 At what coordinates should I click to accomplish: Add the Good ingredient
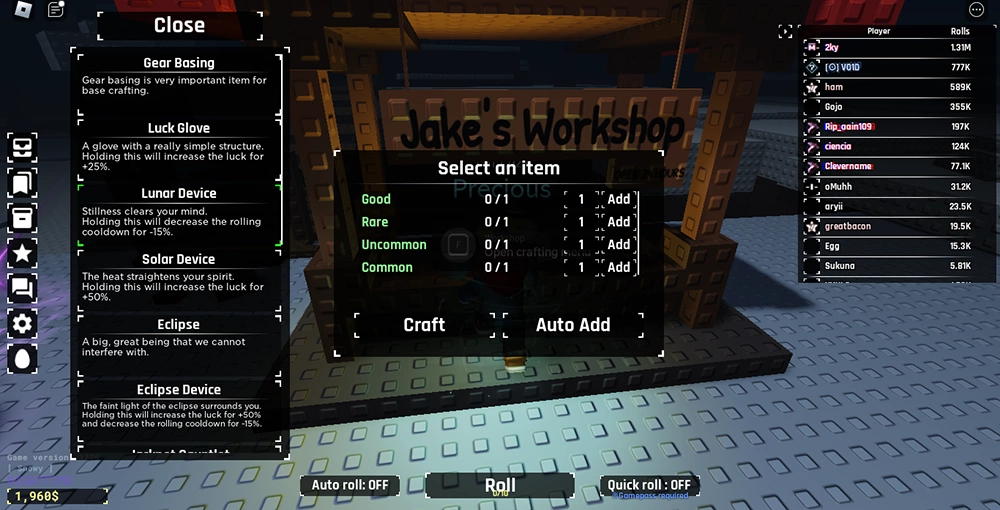click(619, 199)
